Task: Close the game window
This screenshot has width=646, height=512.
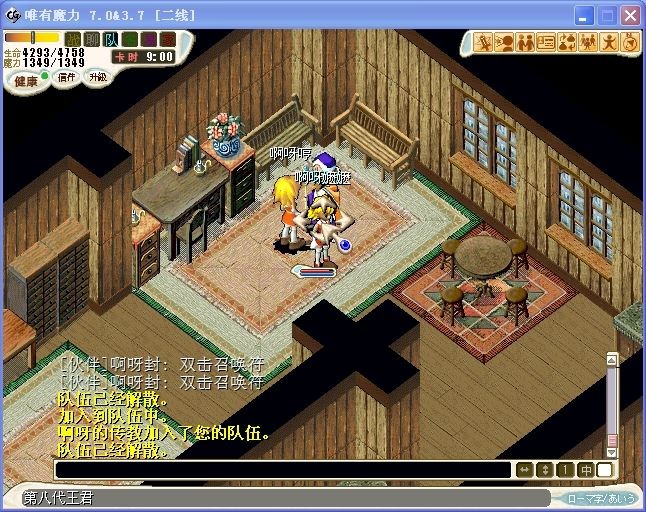Action: (630, 16)
